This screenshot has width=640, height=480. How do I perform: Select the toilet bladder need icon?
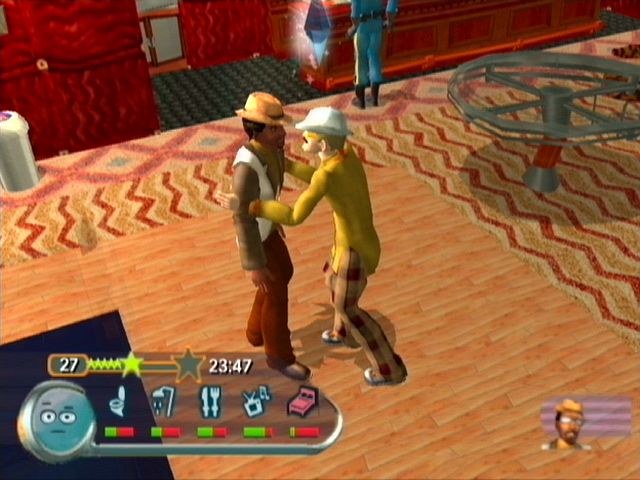118,404
